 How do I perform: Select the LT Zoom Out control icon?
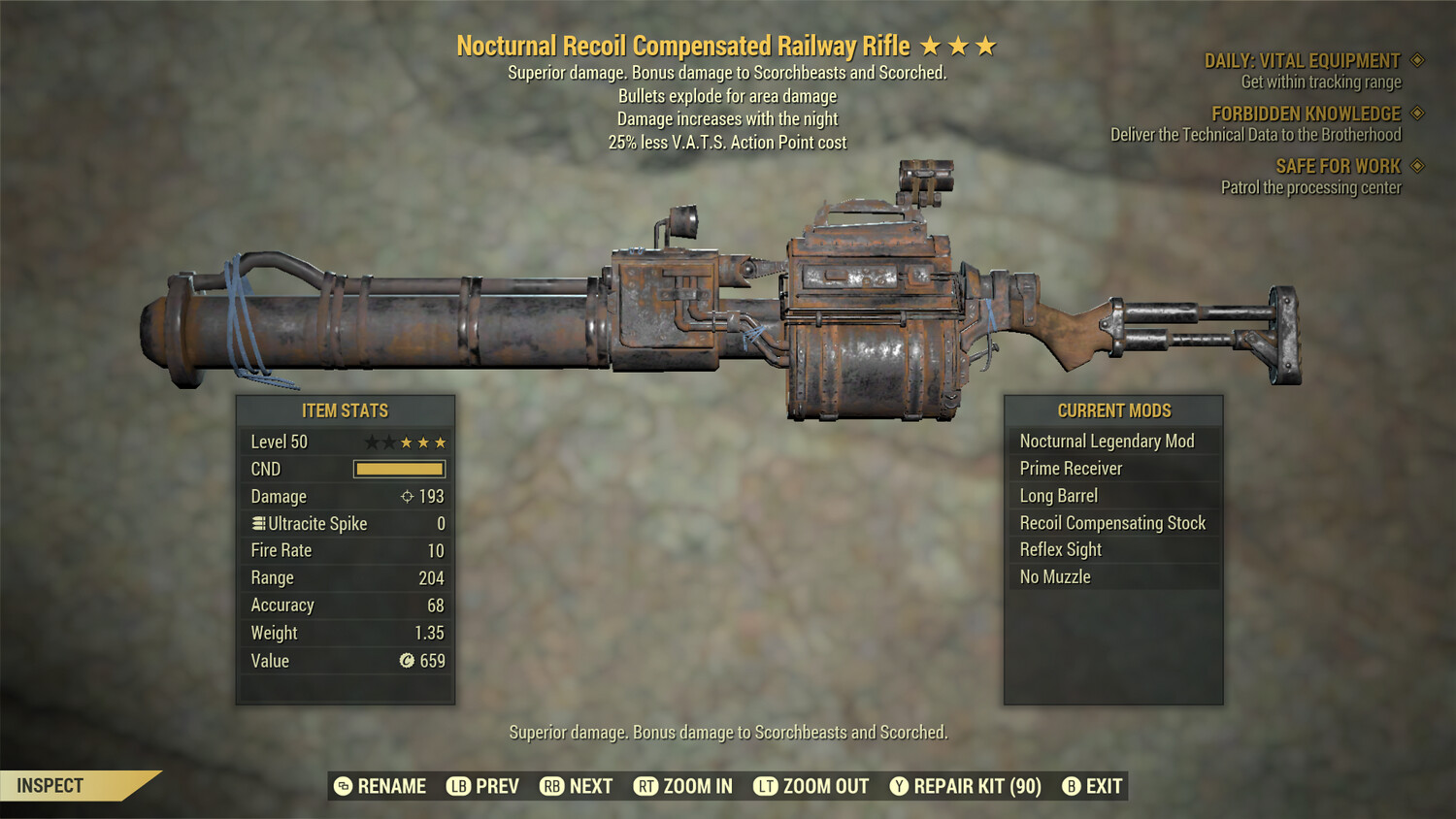[764, 786]
